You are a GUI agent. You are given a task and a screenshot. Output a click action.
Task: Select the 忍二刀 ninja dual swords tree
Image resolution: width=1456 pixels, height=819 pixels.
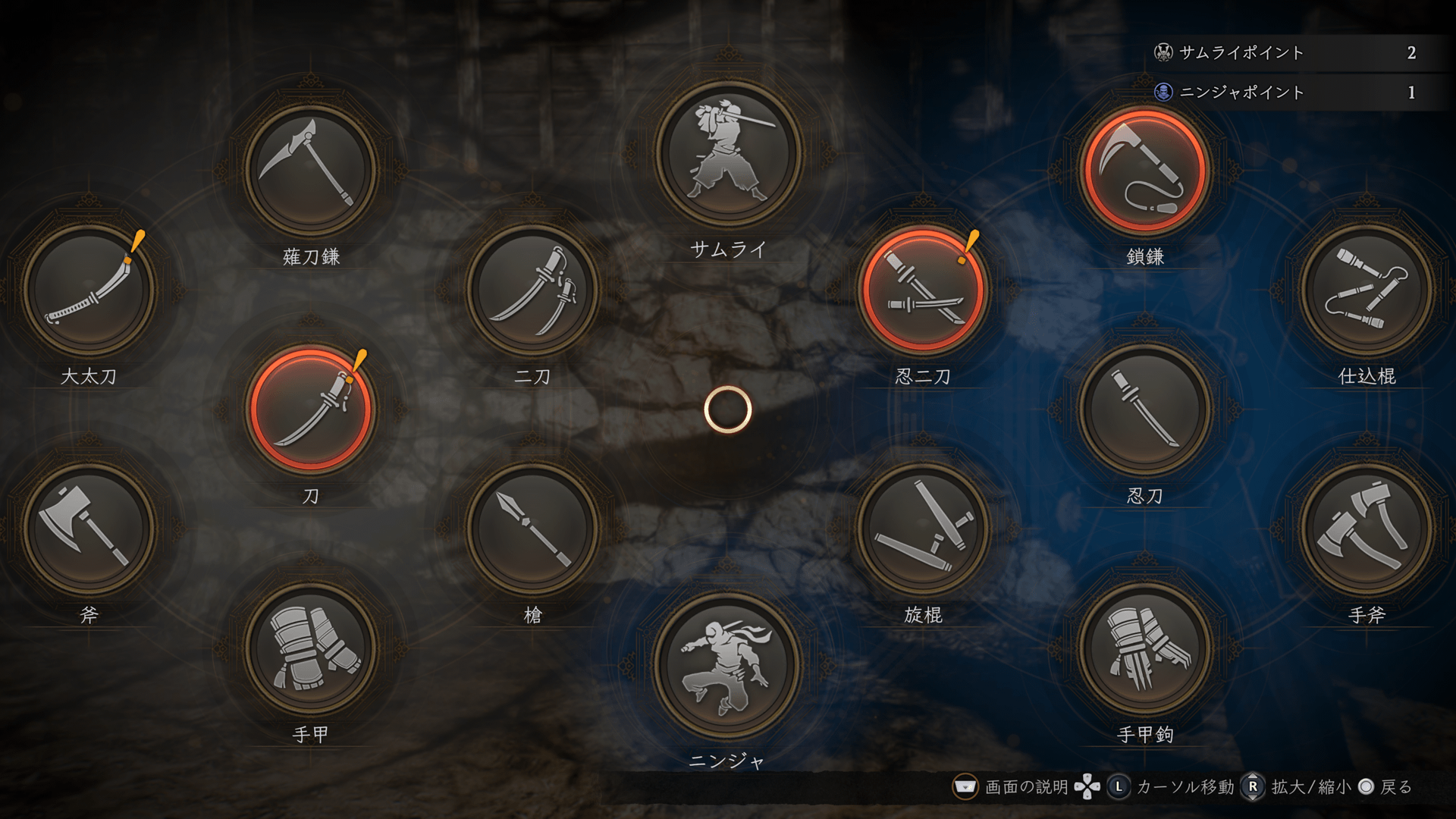point(923,290)
